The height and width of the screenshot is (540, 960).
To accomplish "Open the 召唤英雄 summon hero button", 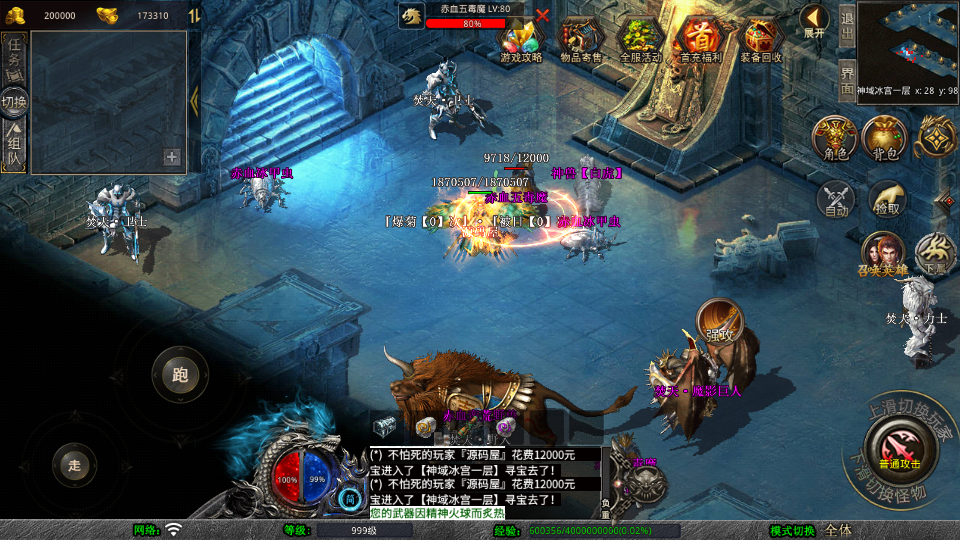I will click(883, 254).
